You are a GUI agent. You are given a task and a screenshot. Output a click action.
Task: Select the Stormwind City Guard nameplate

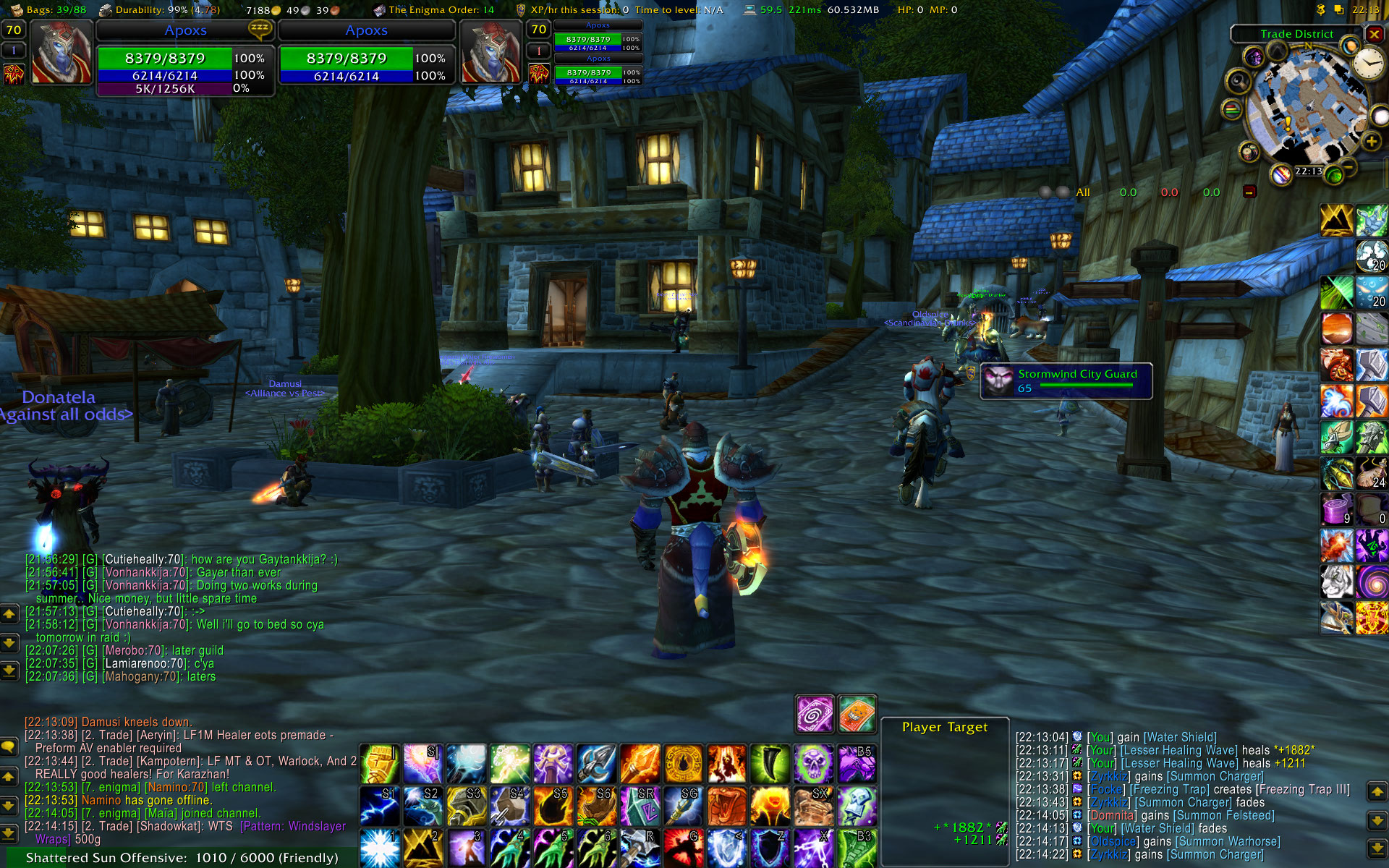coord(1066,381)
